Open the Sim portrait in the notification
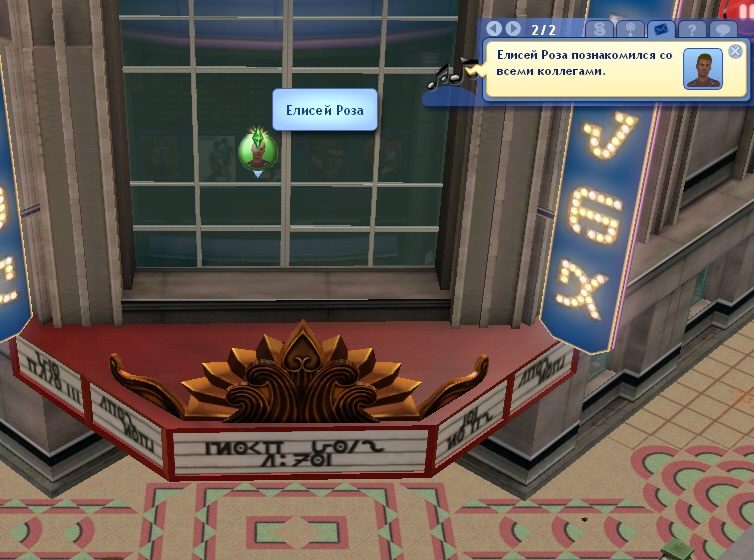Screen dimensions: 754x560 (x=703, y=70)
